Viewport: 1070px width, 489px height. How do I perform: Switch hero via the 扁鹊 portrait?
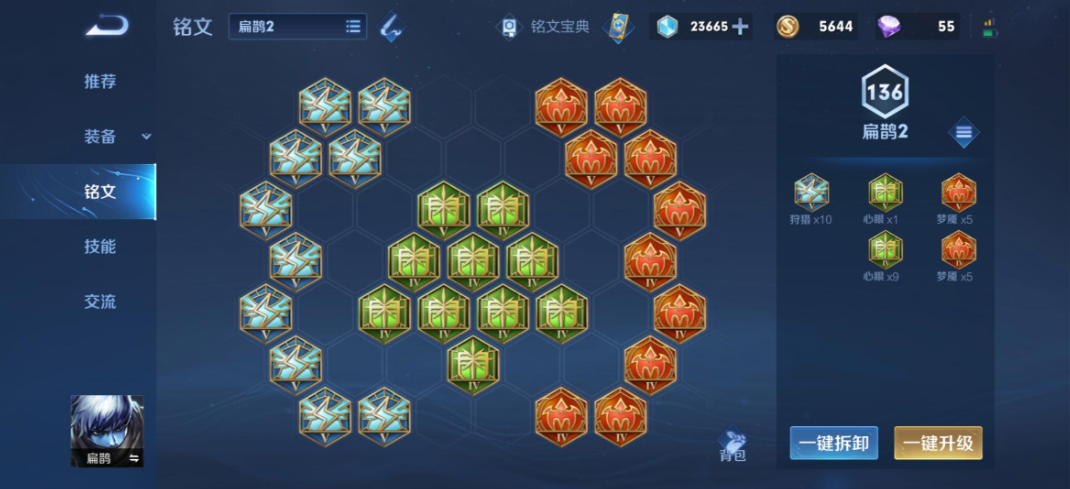107,431
